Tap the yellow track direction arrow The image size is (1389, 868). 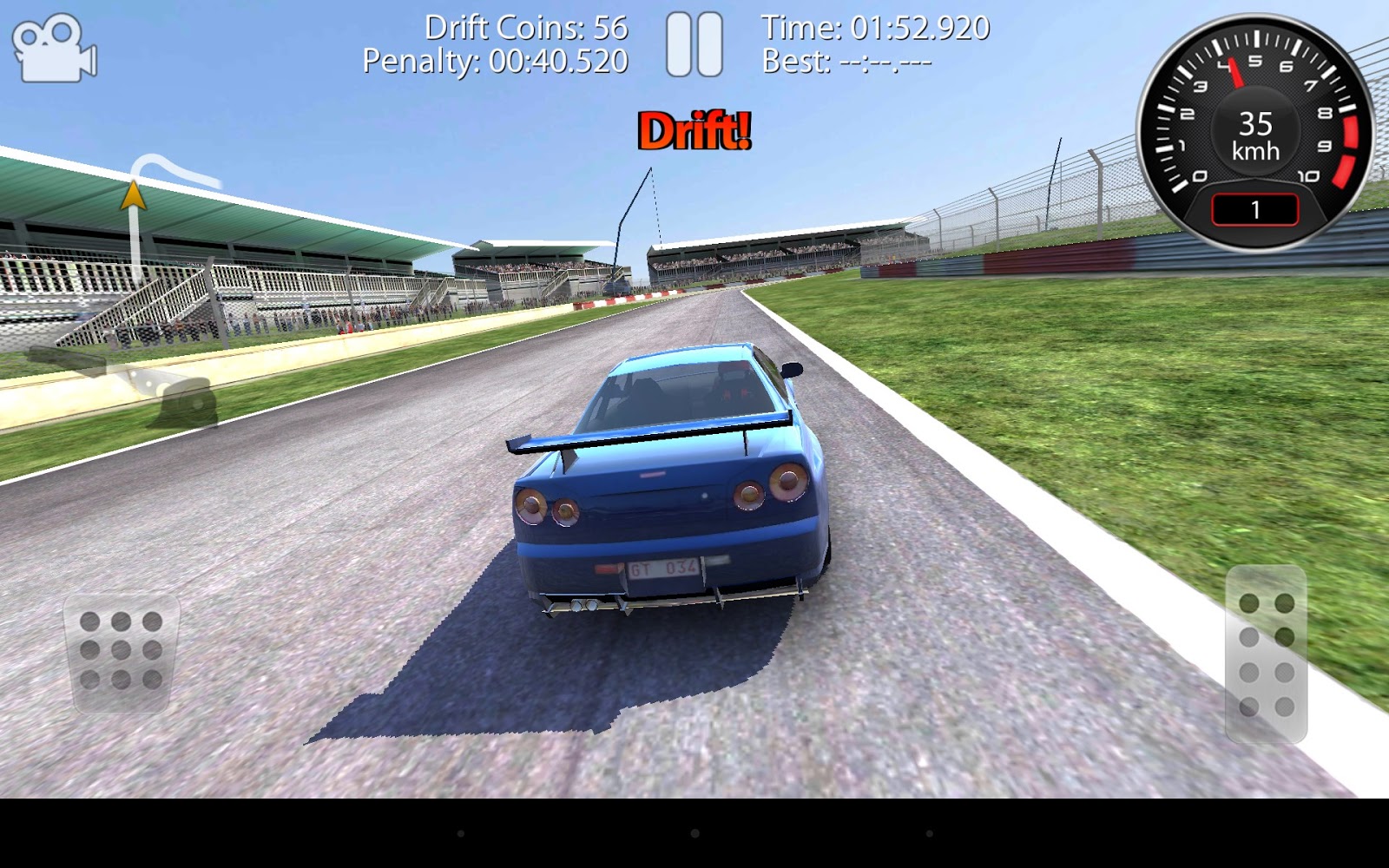[135, 195]
